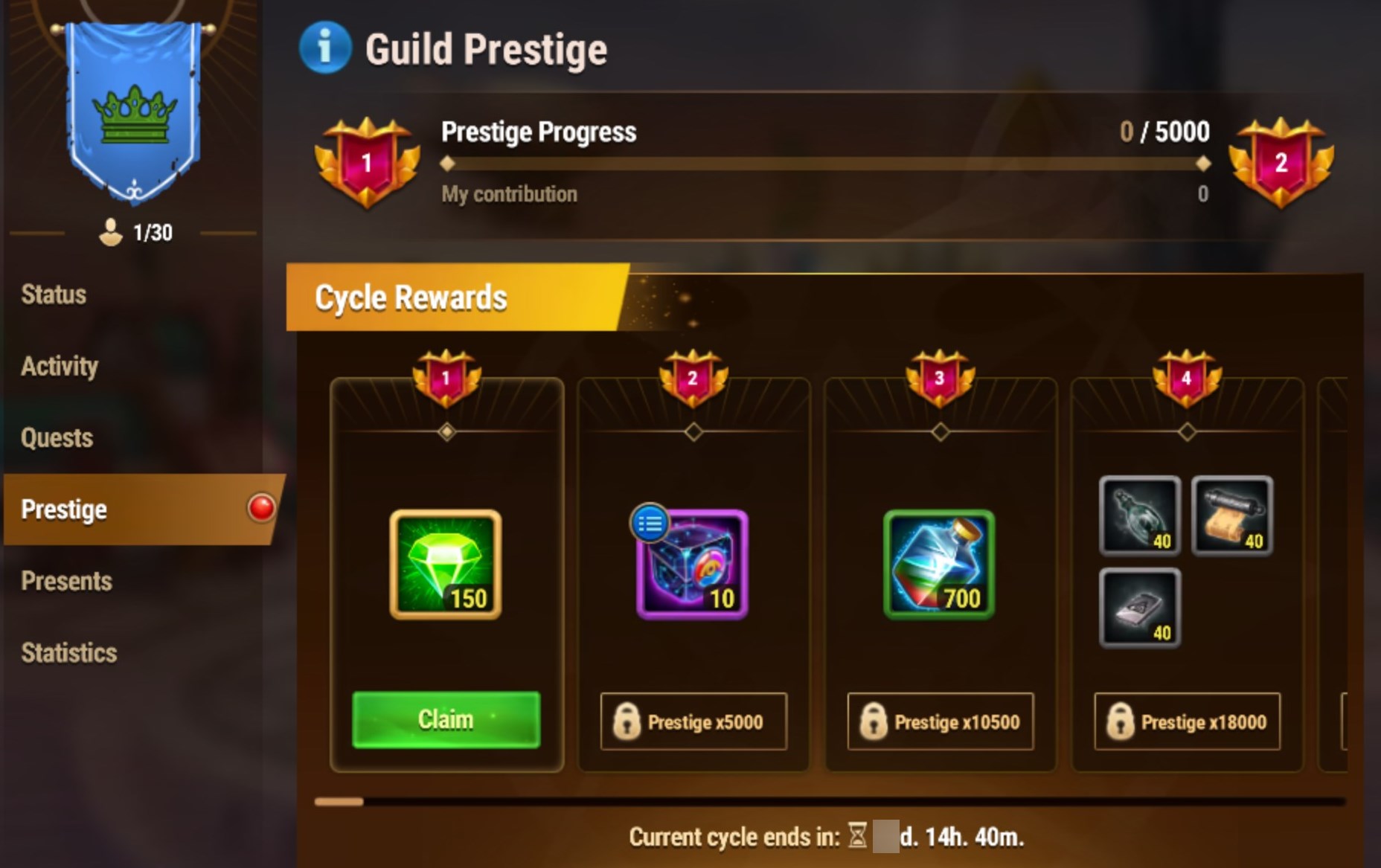Viewport: 1381px width, 868px height.
Task: Click the cycle rewards horizontal scrollbar
Action: pyautogui.click(x=830, y=802)
